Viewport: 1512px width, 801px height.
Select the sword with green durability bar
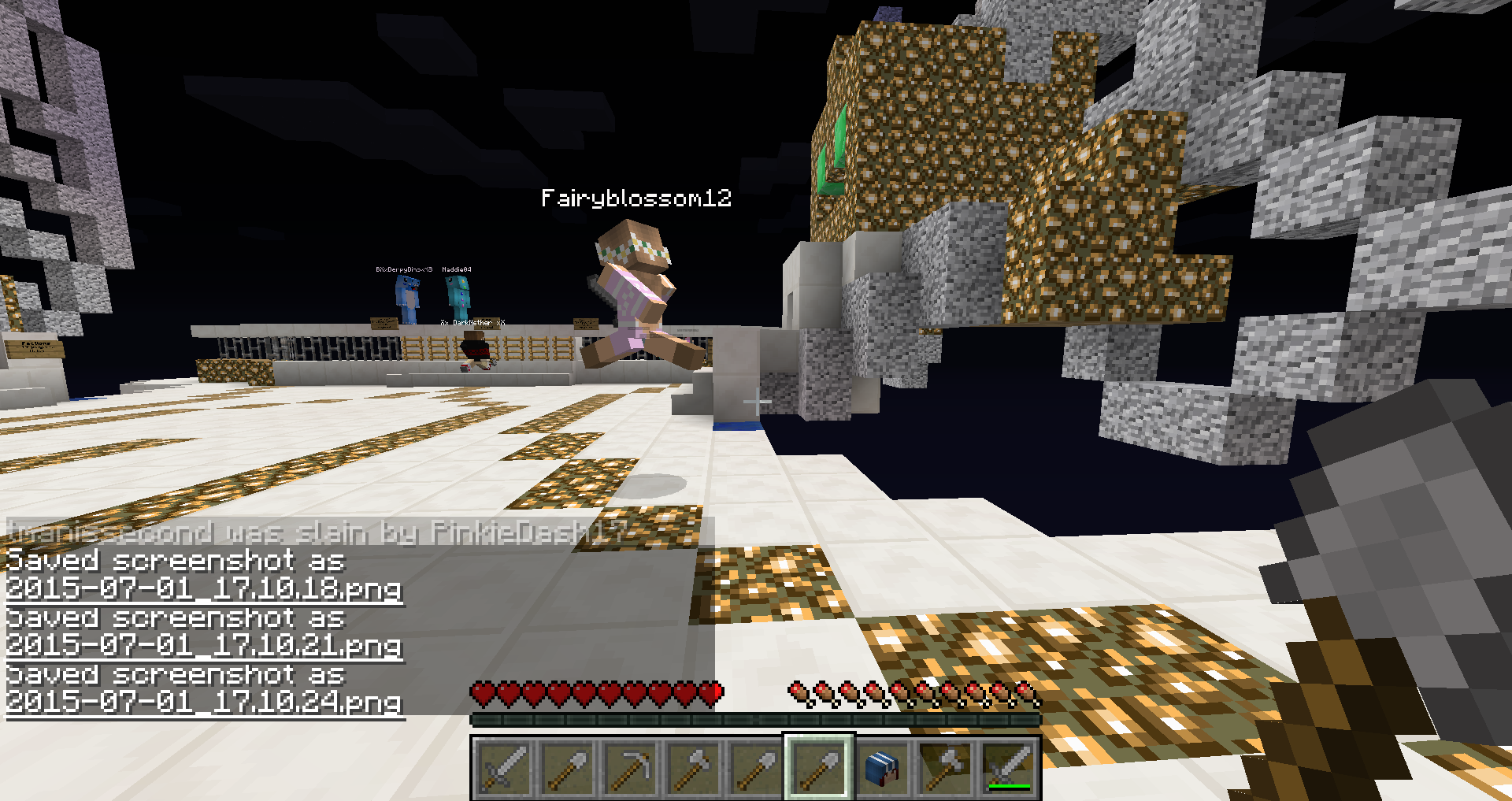[1008, 767]
